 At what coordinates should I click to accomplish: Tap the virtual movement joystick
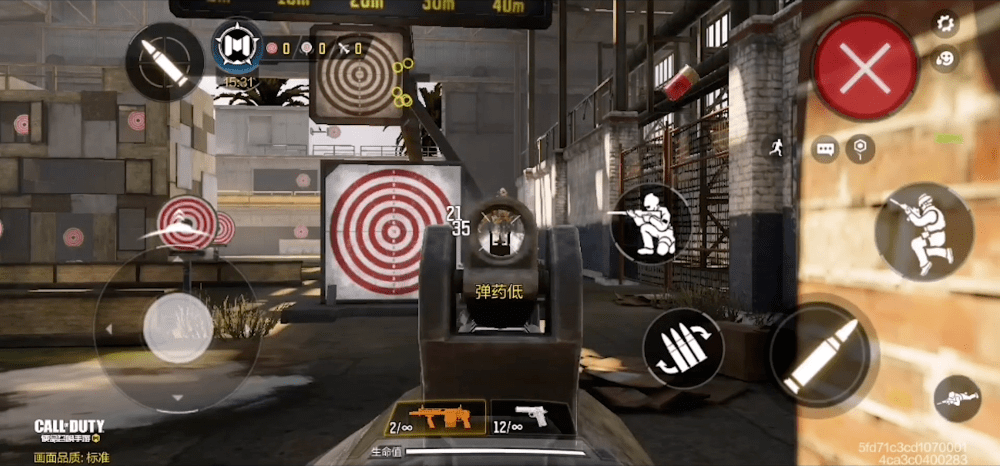(x=178, y=324)
